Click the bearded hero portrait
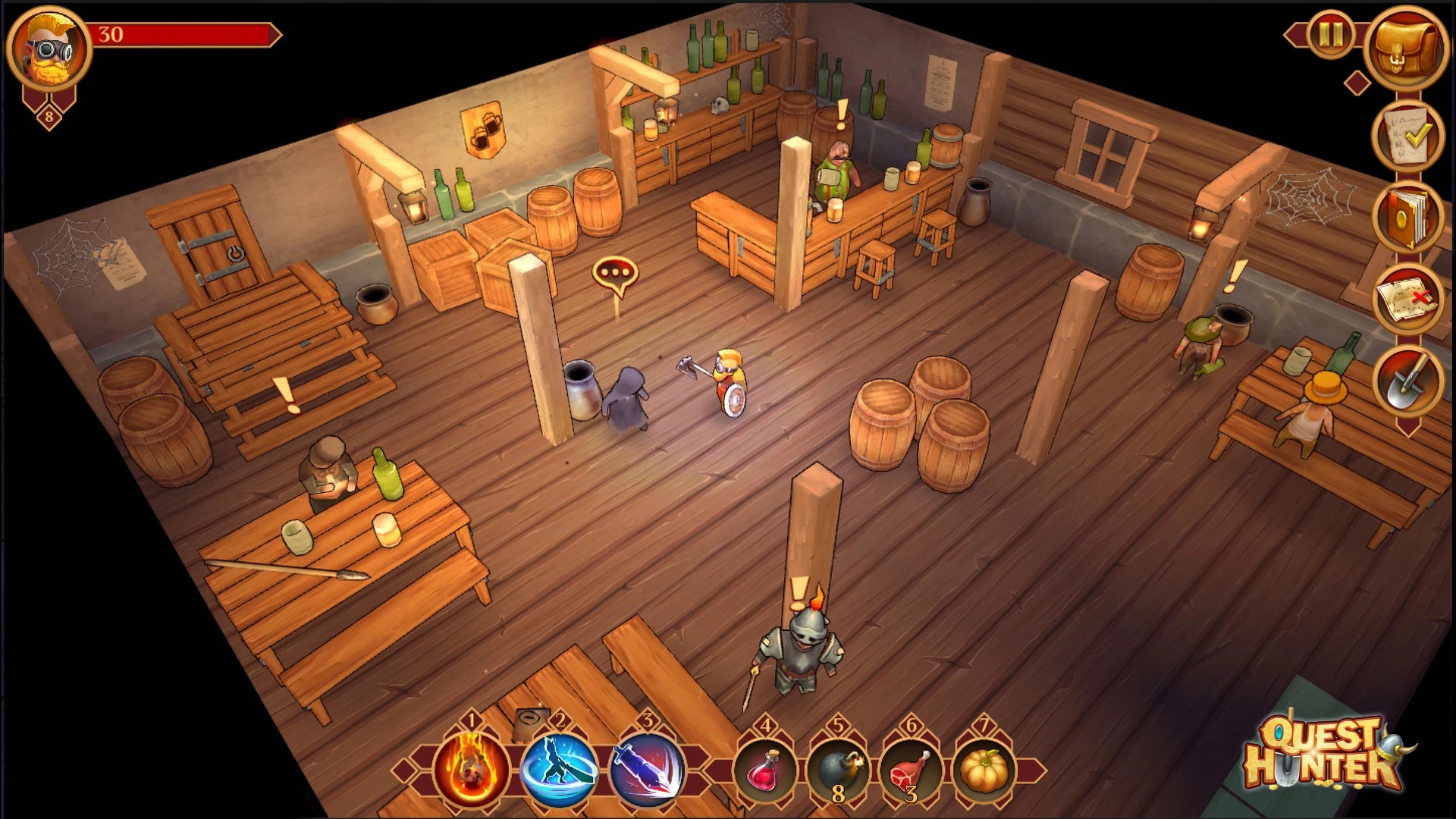Viewport: 1456px width, 819px height. [49, 50]
